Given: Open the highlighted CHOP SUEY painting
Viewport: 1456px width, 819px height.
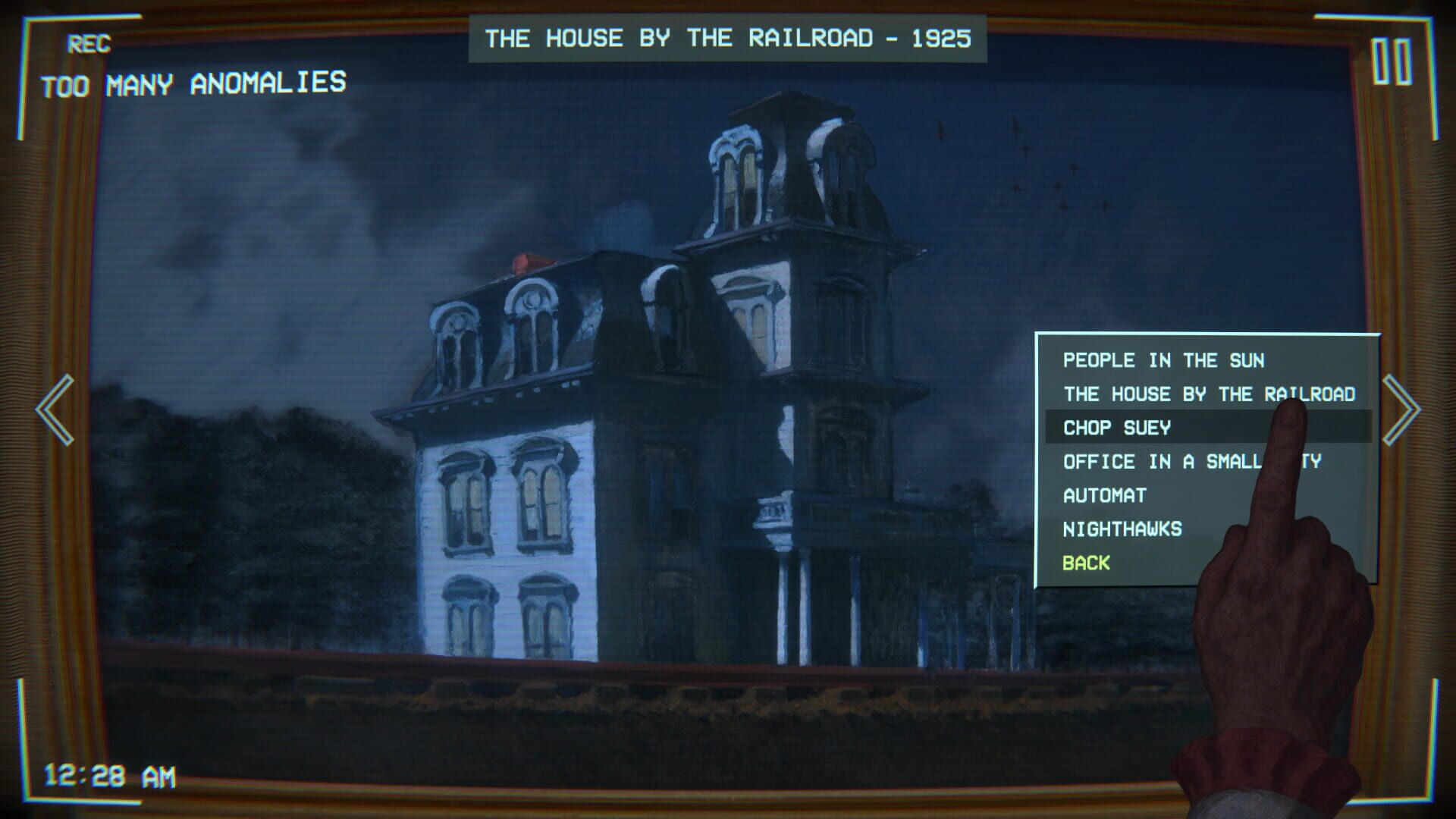Looking at the screenshot, I should (1116, 428).
